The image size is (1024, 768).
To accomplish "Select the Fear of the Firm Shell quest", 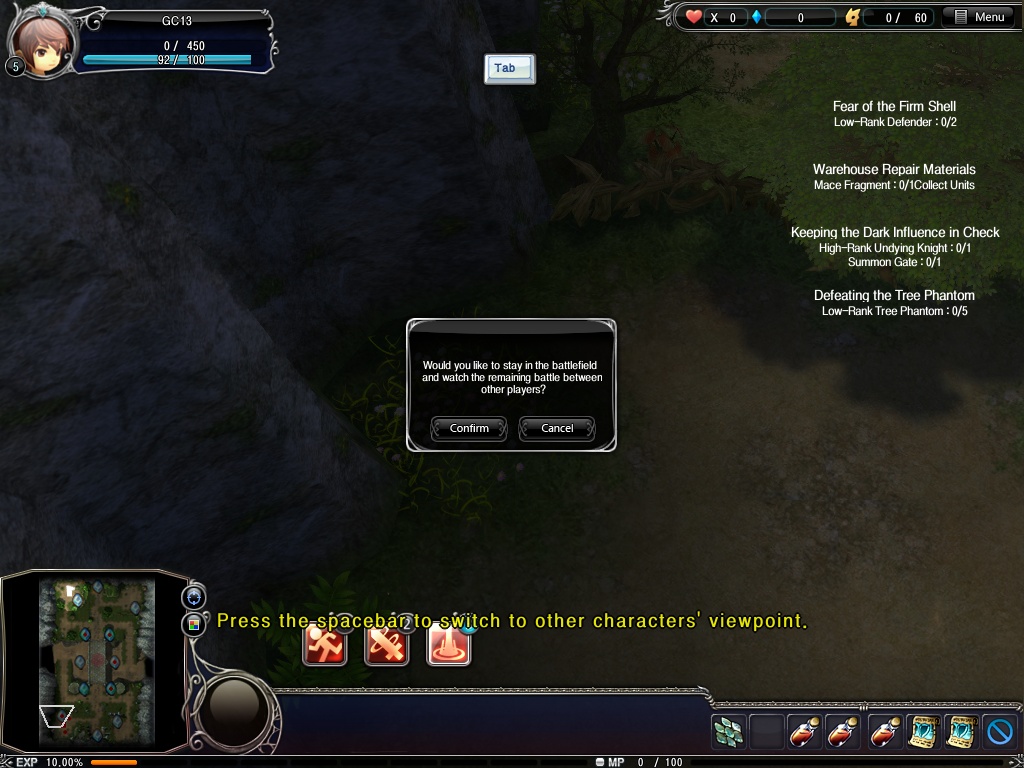I will pos(894,106).
